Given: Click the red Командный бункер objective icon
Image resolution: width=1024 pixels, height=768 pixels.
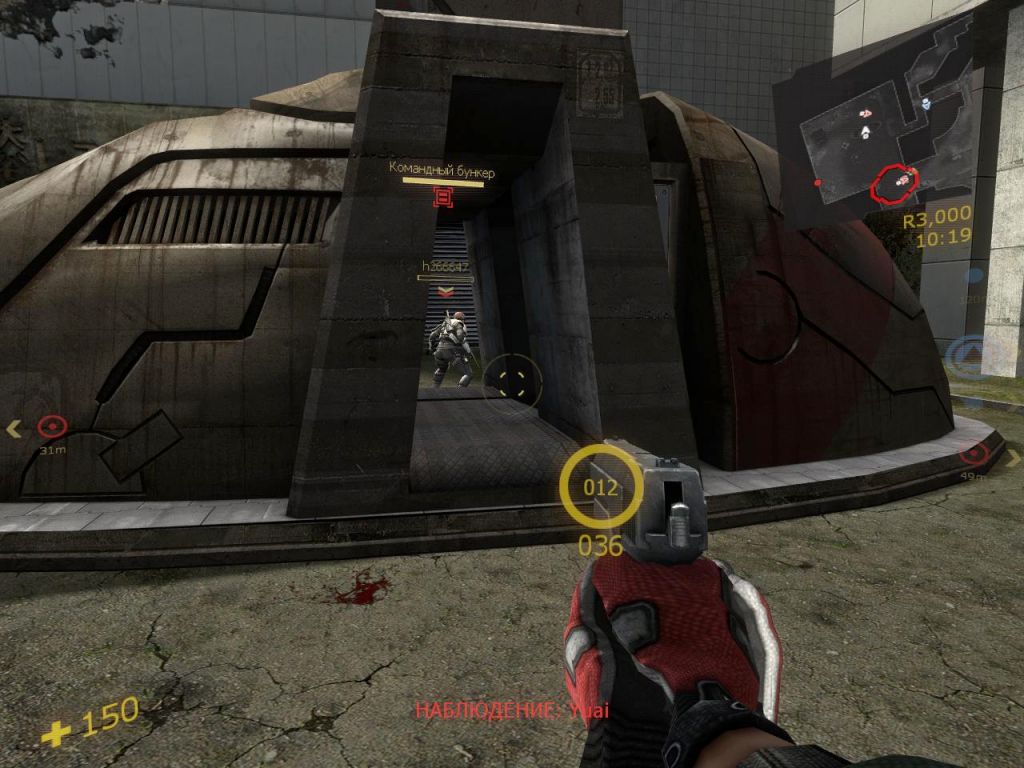Looking at the screenshot, I should tap(443, 197).
